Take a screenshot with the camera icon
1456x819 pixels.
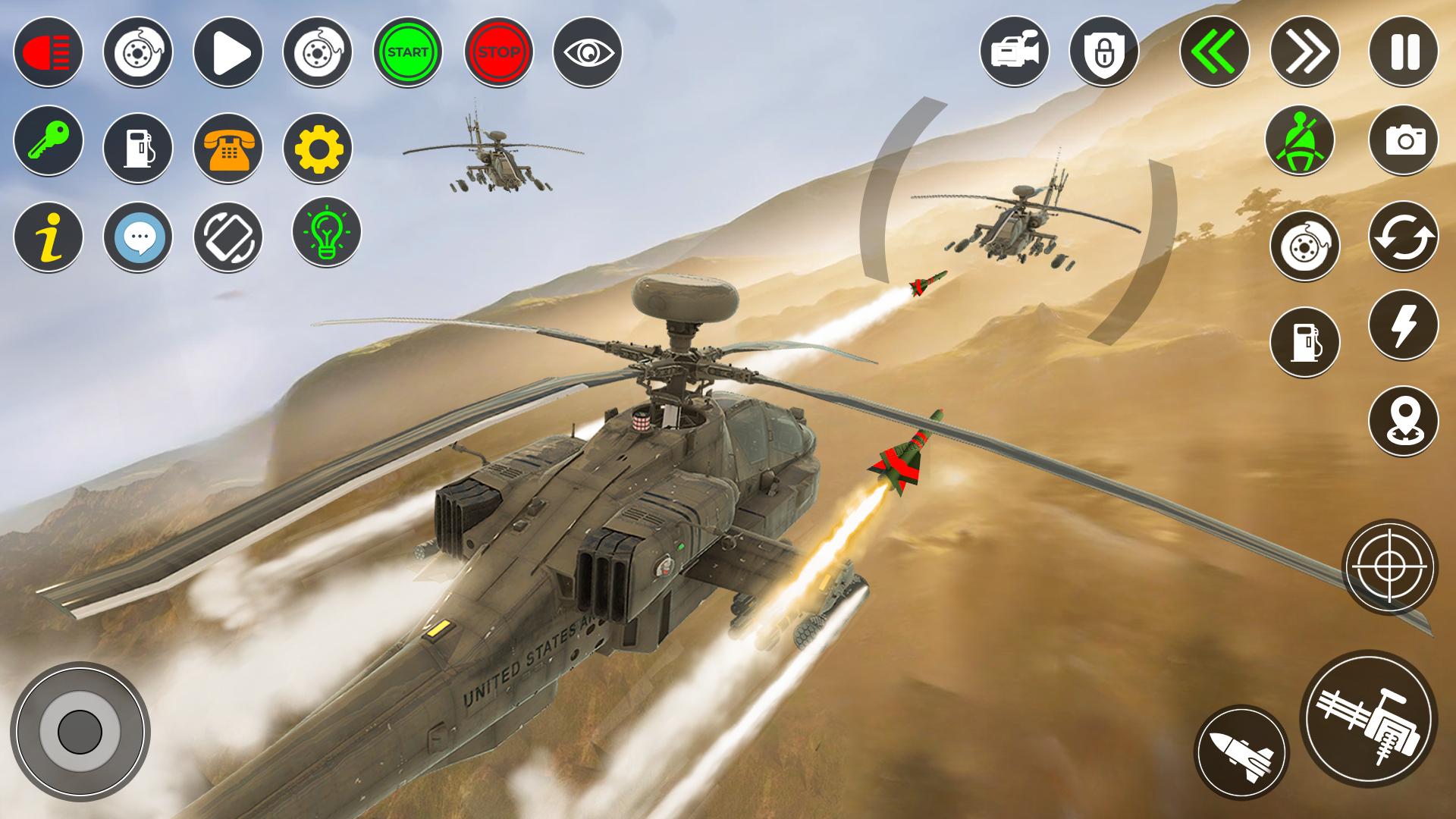click(1403, 140)
